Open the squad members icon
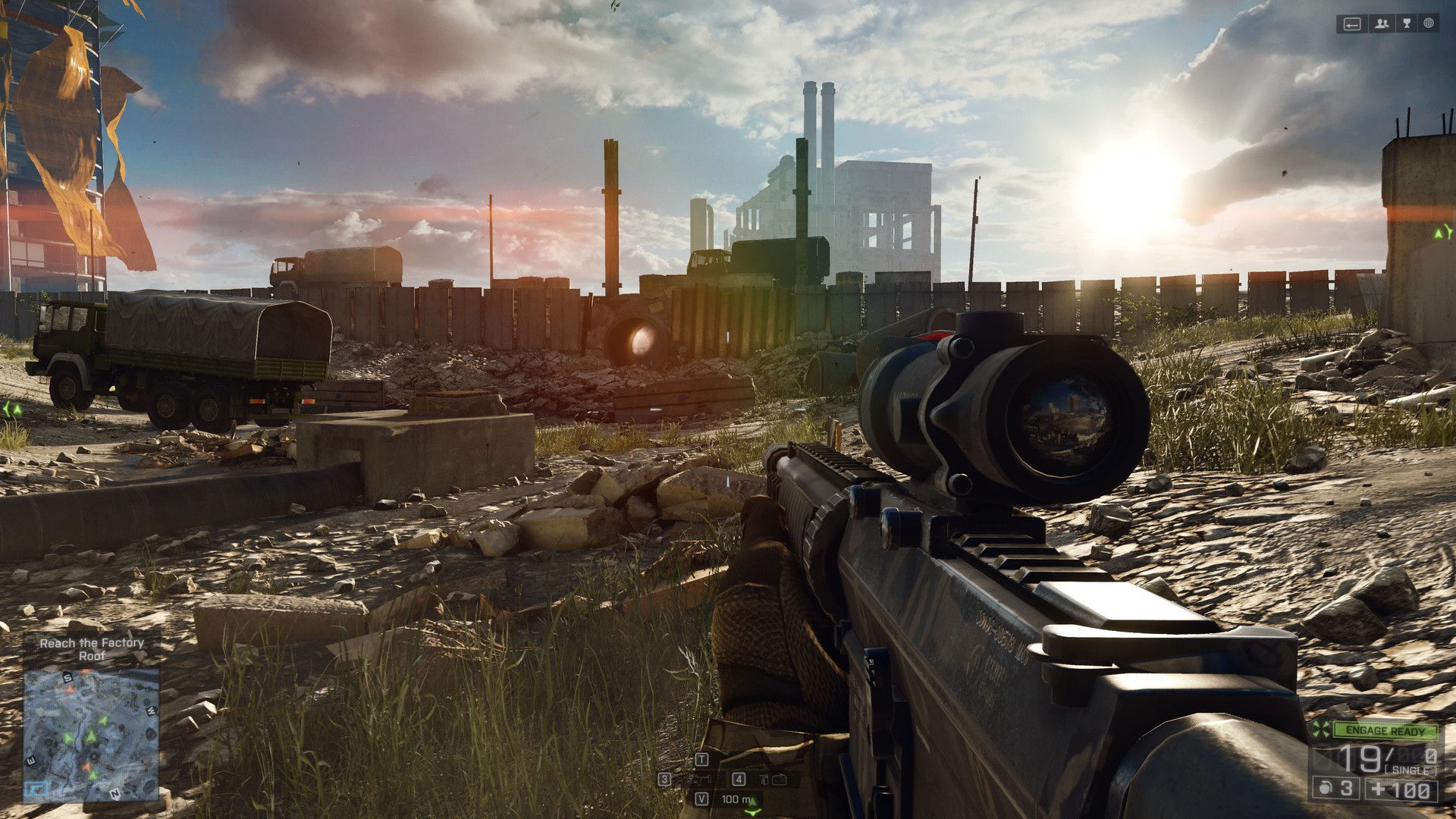The image size is (1456, 819). [1382, 24]
